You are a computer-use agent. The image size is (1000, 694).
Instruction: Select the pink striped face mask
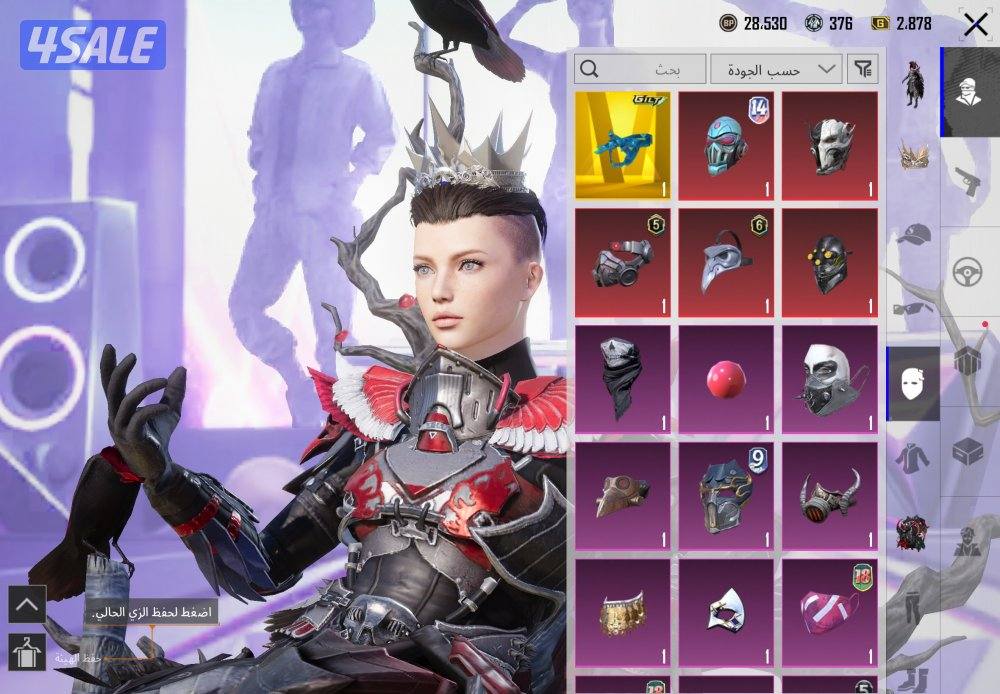830,612
